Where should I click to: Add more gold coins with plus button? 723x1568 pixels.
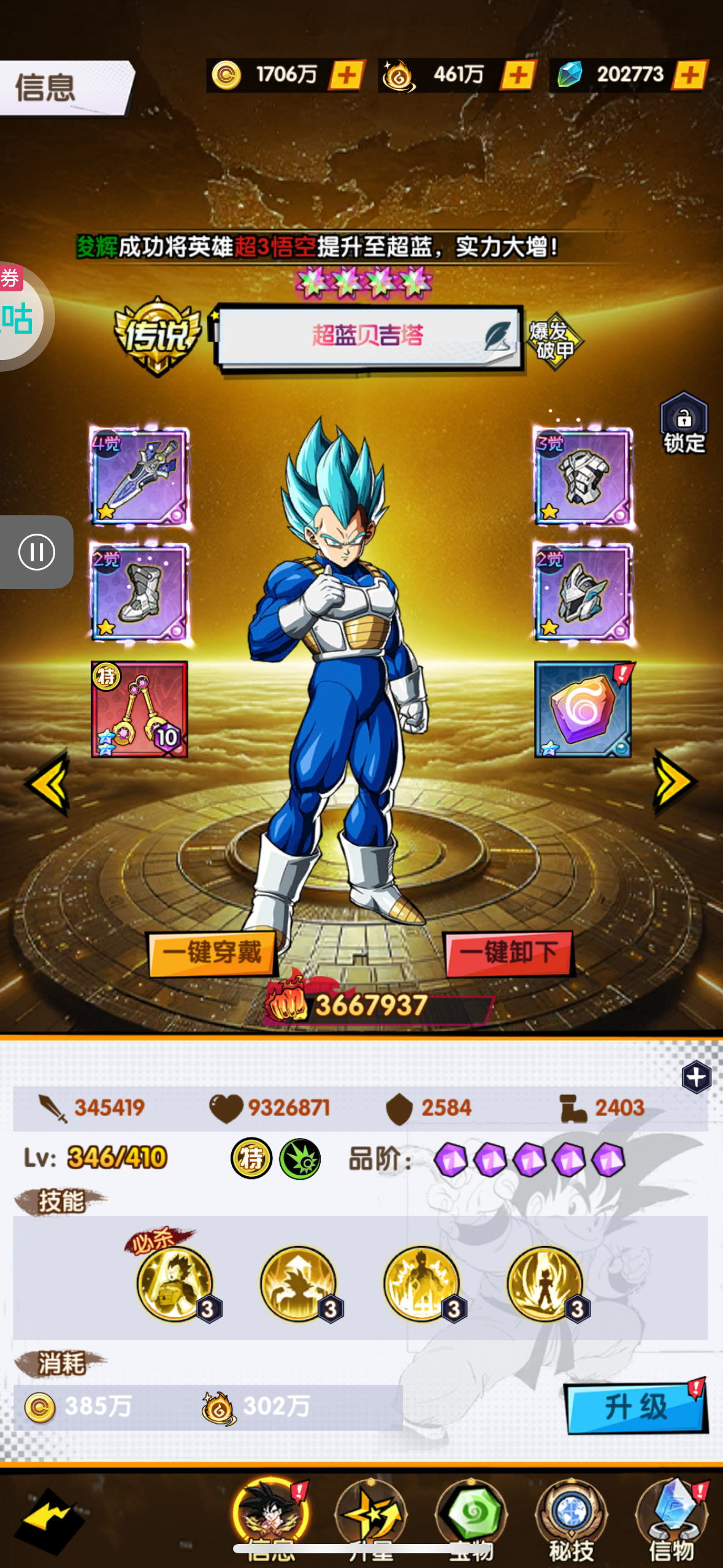347,75
